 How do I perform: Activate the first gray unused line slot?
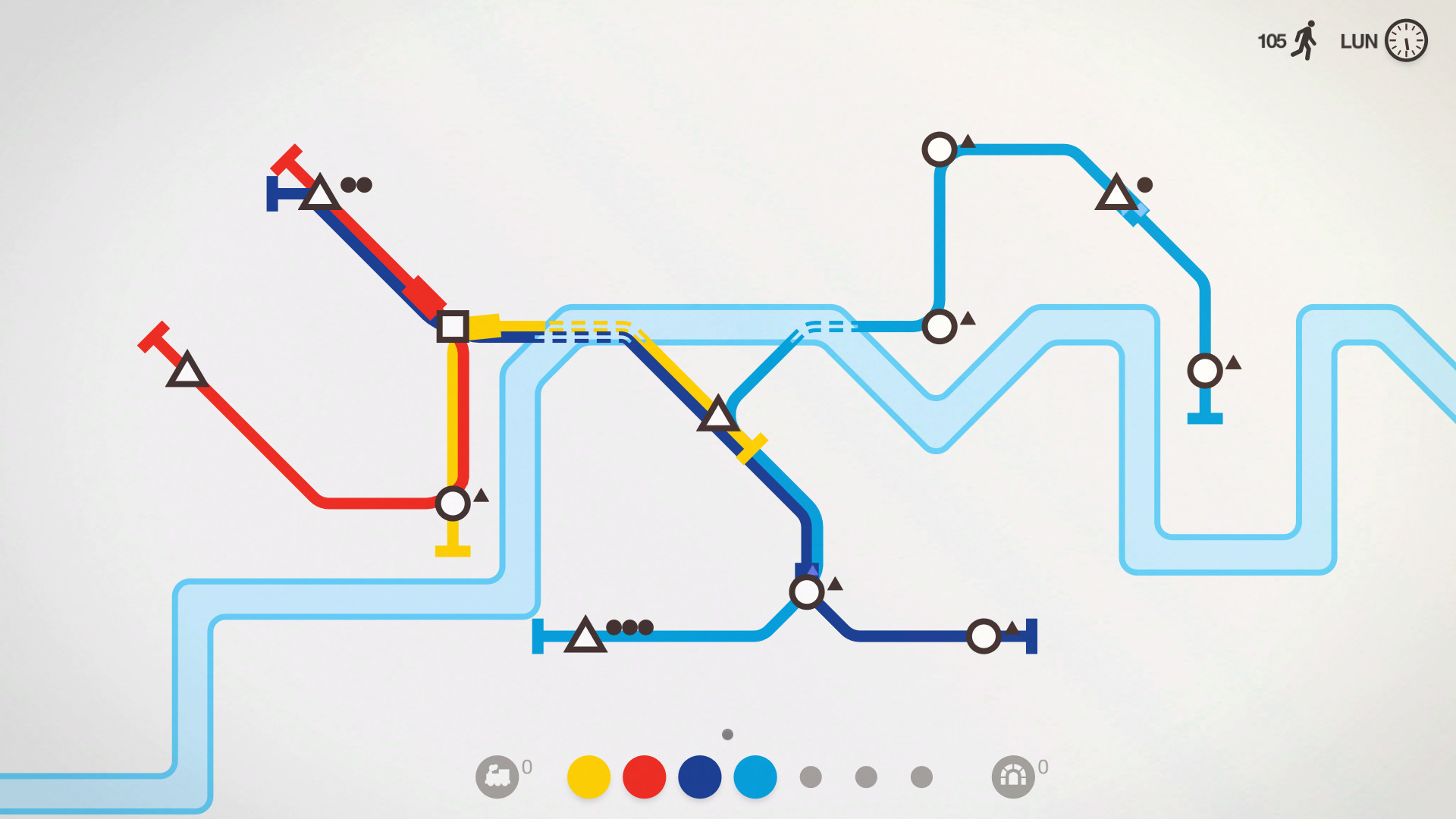(811, 775)
